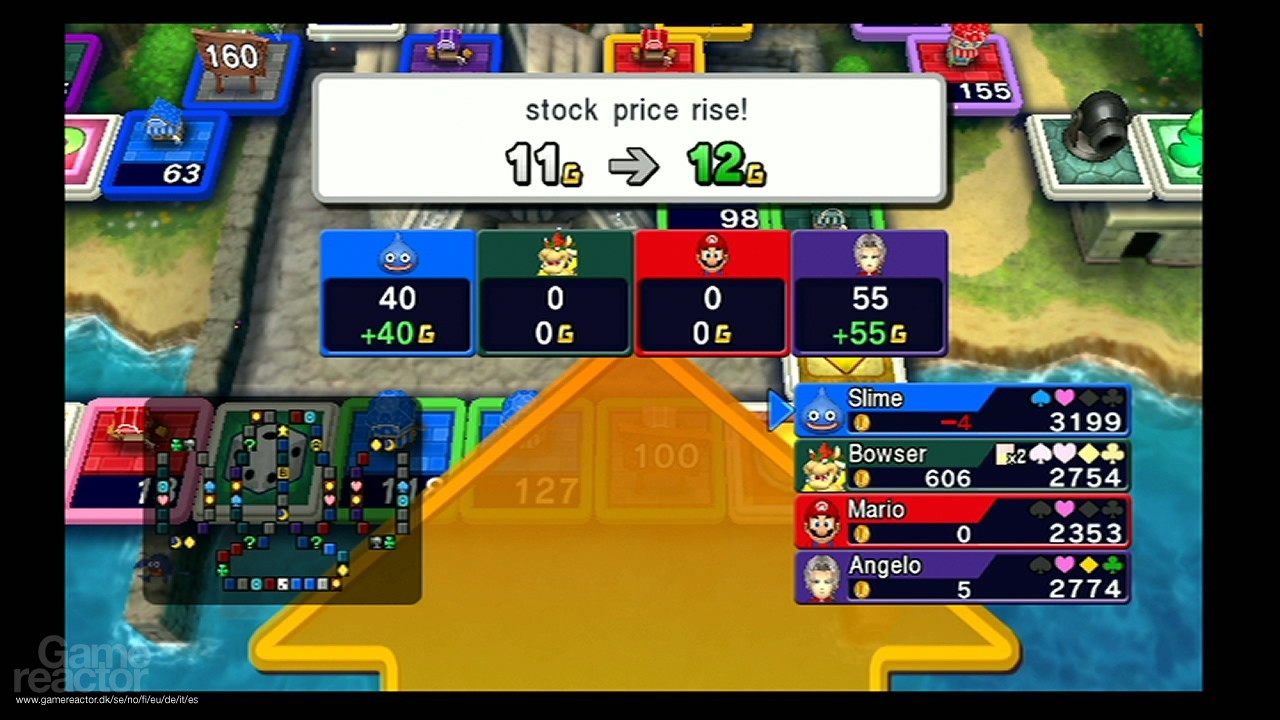Choose Mario's row in the player list
Image resolution: width=1280 pixels, height=720 pixels.
click(x=962, y=521)
